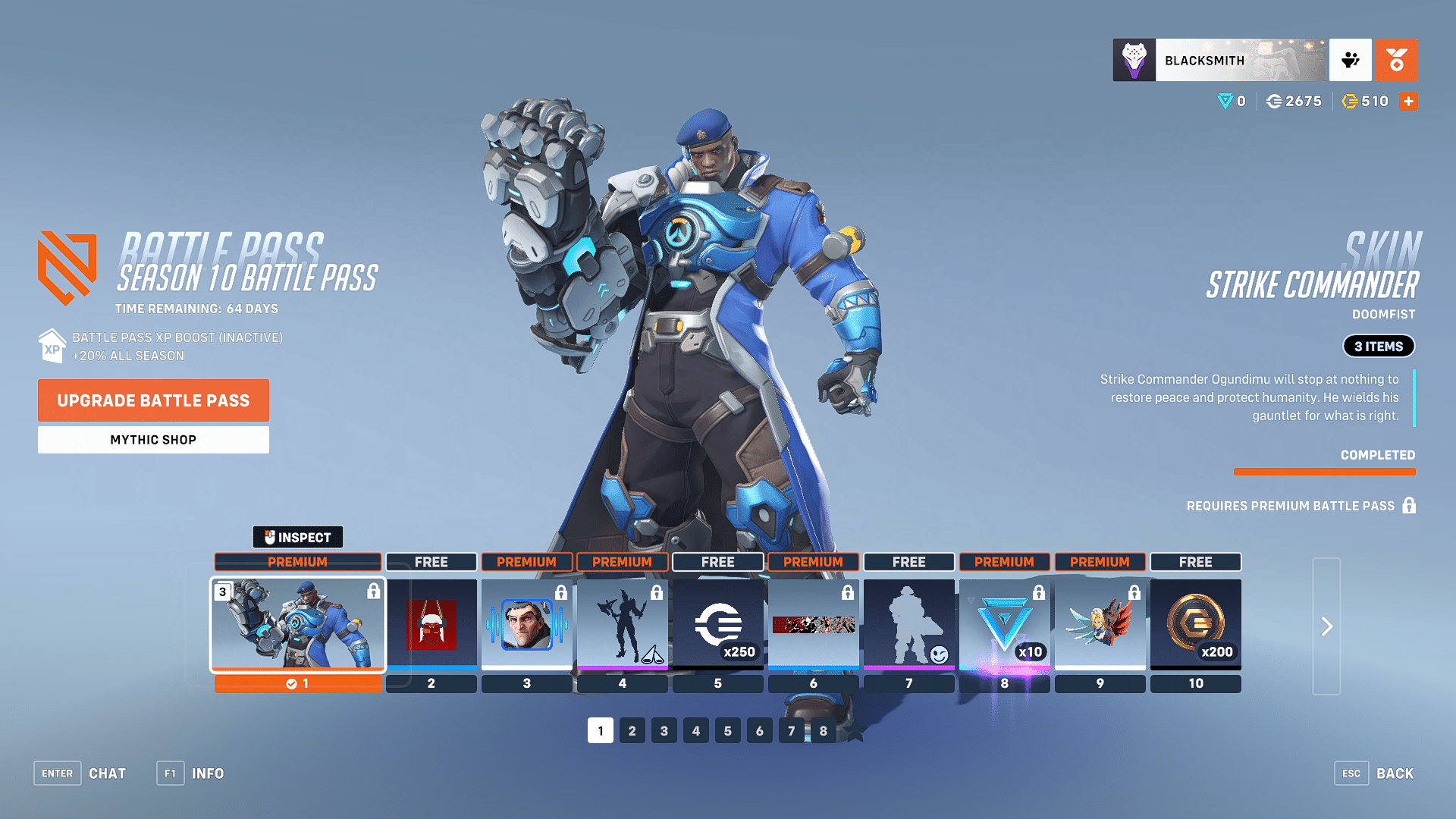
Task: Select battle pass page 5
Action: point(727,730)
